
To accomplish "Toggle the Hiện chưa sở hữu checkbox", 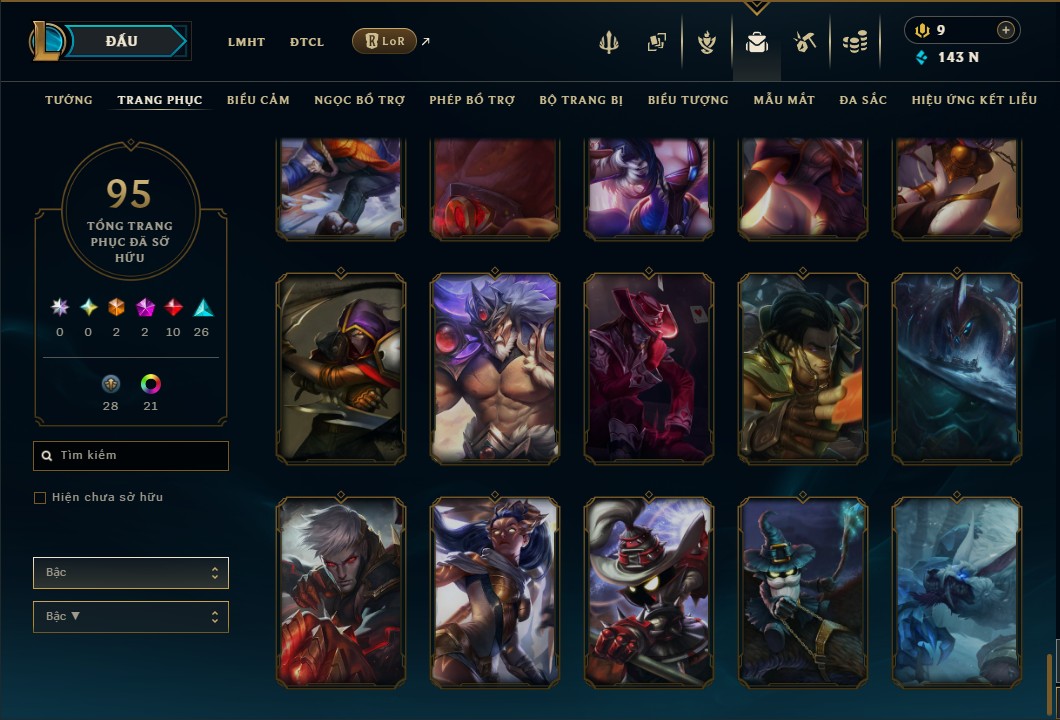I will coord(40,498).
